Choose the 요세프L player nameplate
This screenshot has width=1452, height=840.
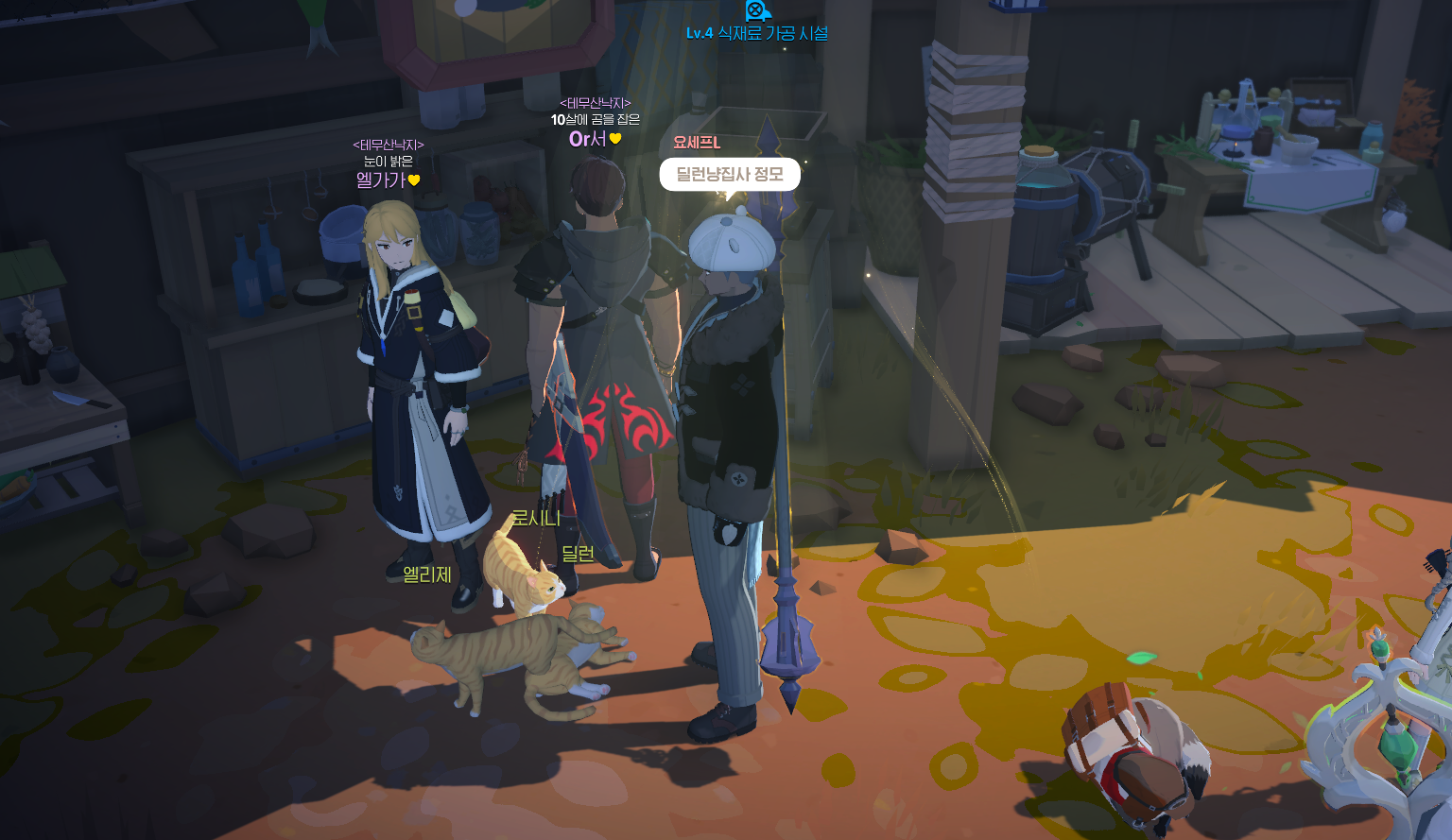(697, 143)
